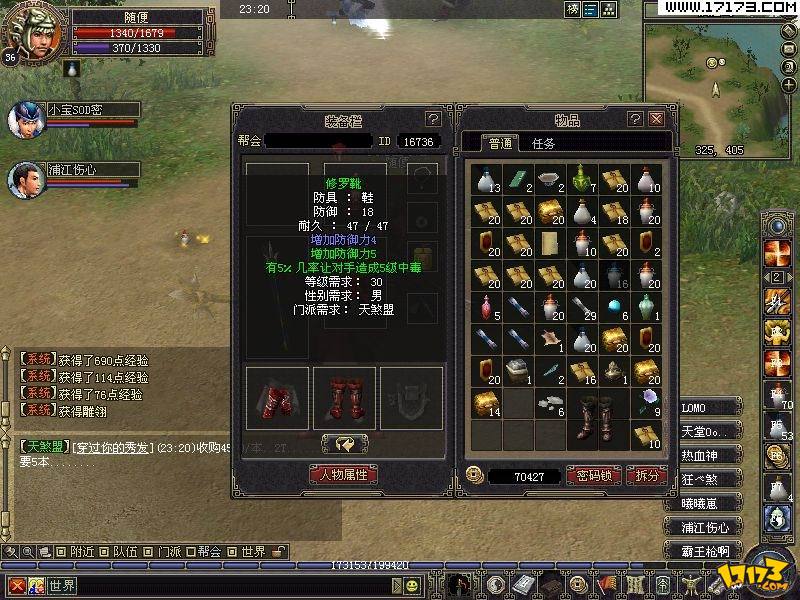800x600 pixels.
Task: Open 人物属性 character attributes
Action: pos(344,474)
